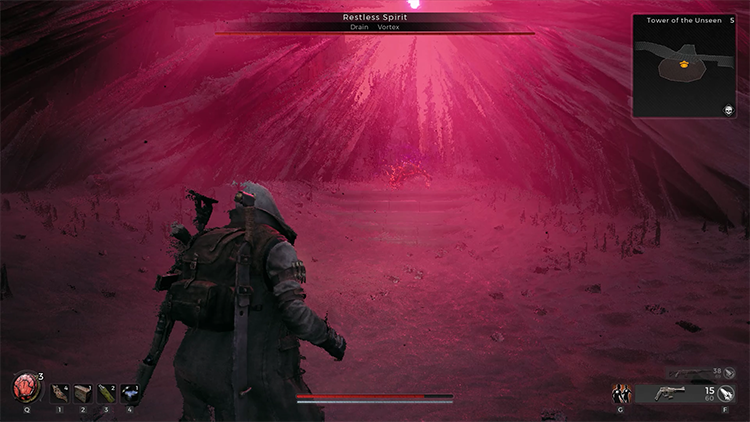Select the green vial consumable in slot 3
The height and width of the screenshot is (422, 750).
point(106,393)
